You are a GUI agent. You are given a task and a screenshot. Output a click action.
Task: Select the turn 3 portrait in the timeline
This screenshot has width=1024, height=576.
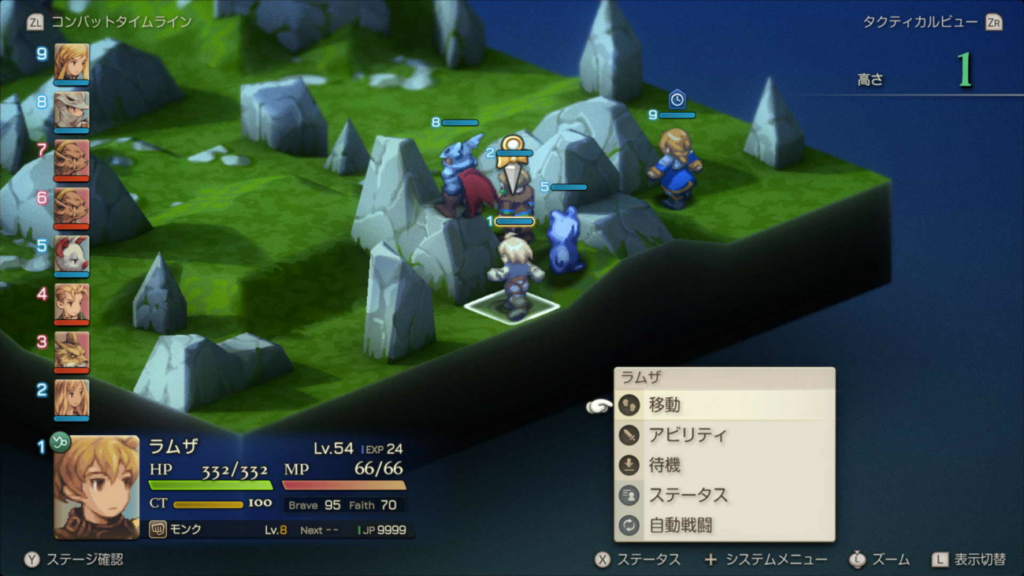[x=71, y=350]
